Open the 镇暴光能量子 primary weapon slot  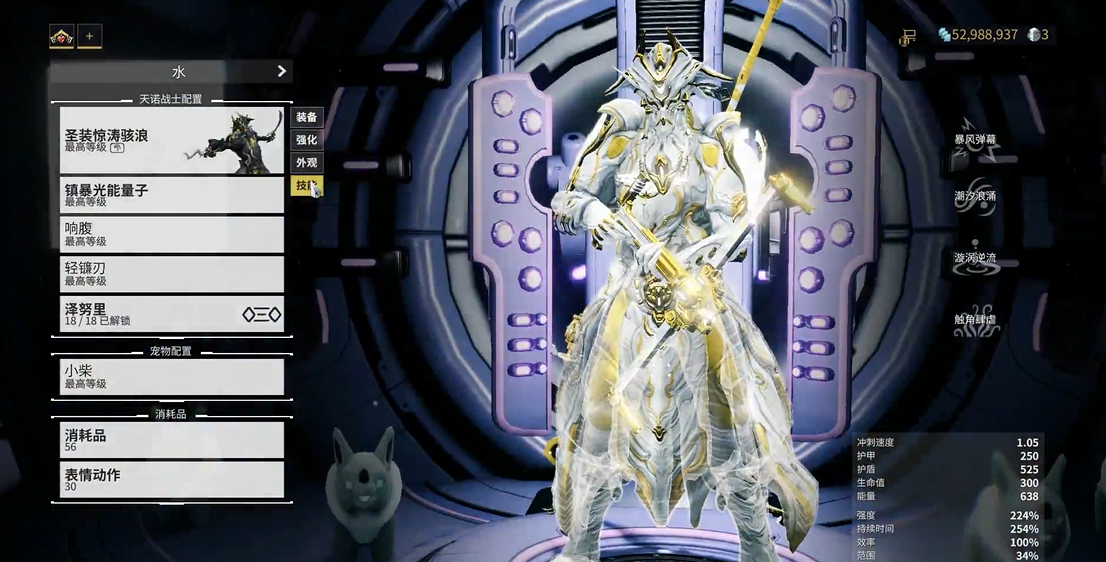[x=171, y=194]
